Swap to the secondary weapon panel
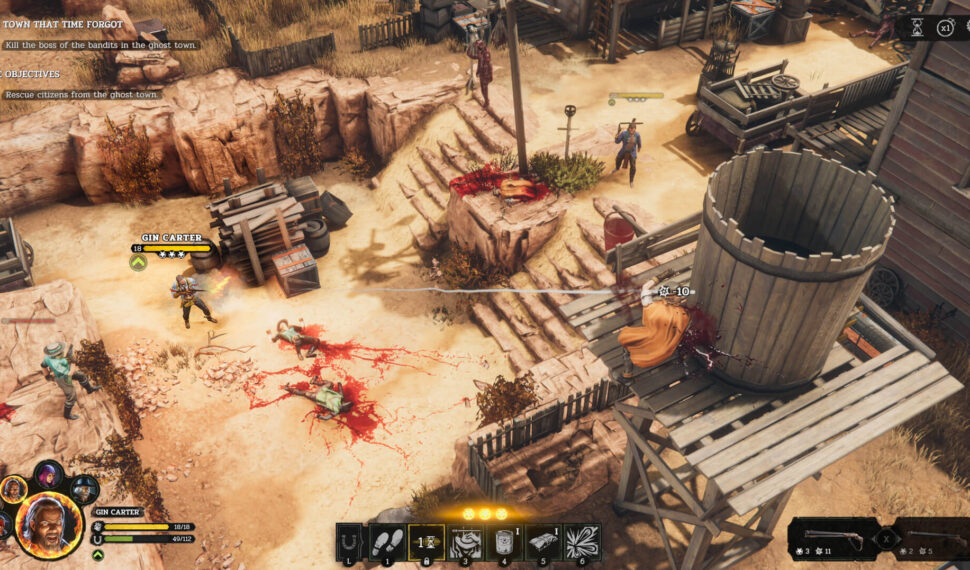970x570 pixels. tap(931, 538)
